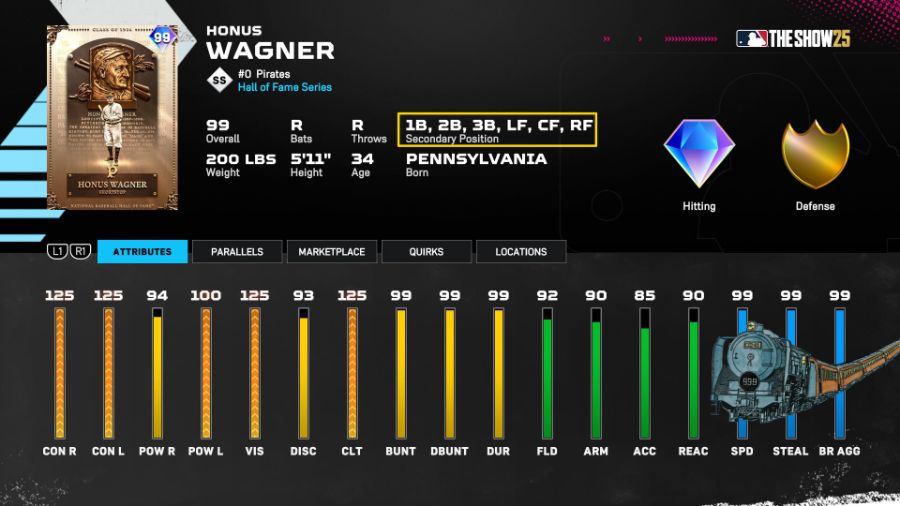Open the Parallels tab

237,252
